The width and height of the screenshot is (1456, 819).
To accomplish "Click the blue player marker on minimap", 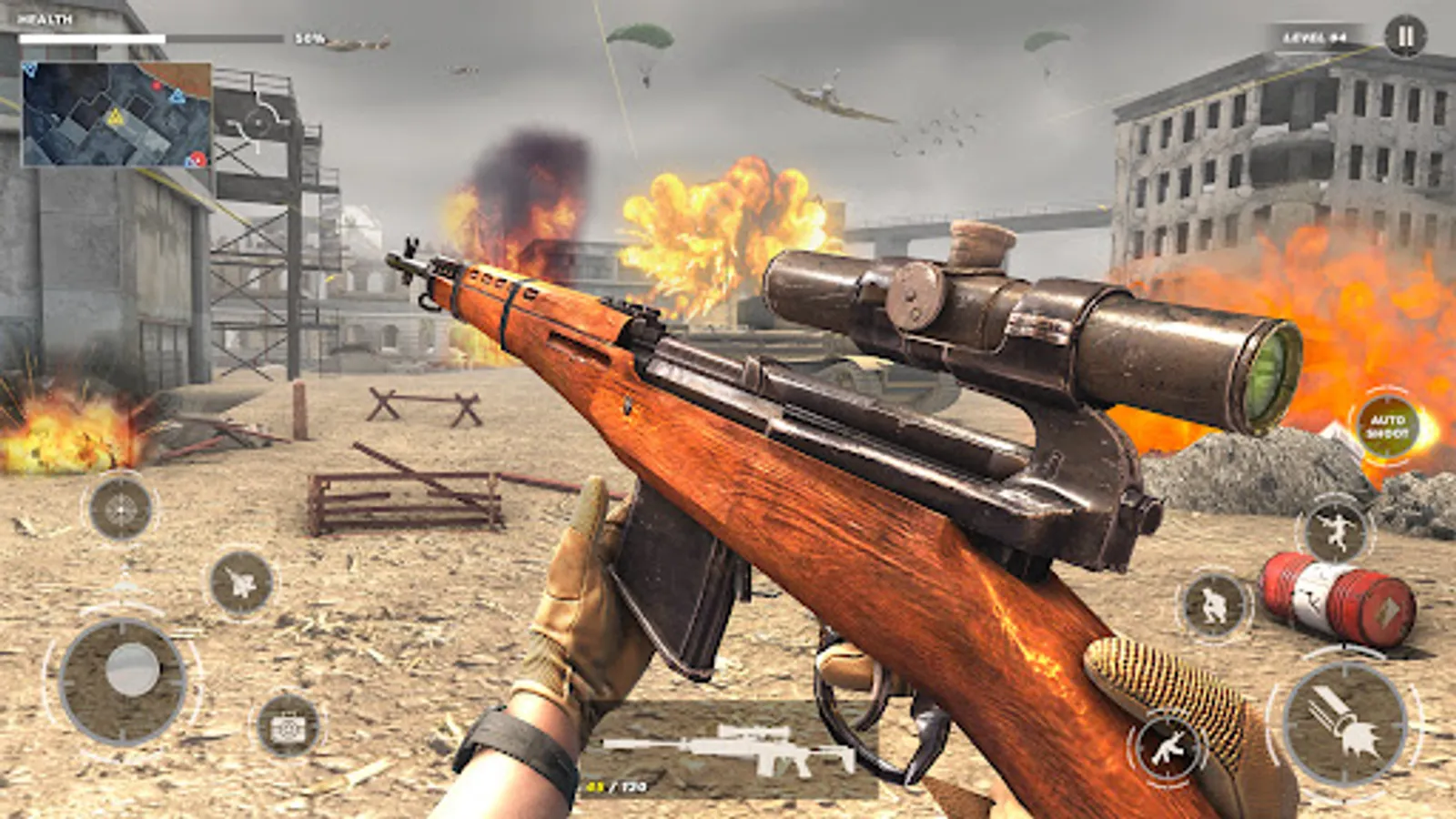I will pos(31,69).
